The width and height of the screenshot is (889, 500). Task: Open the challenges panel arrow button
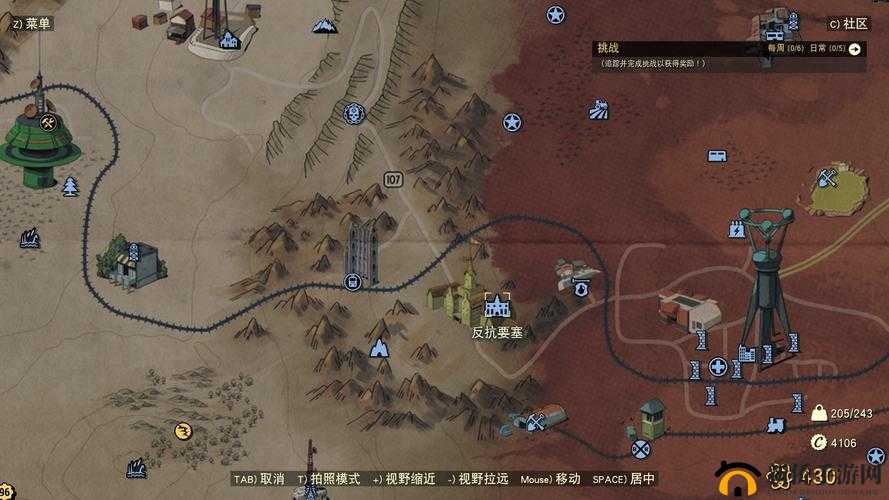pos(855,48)
